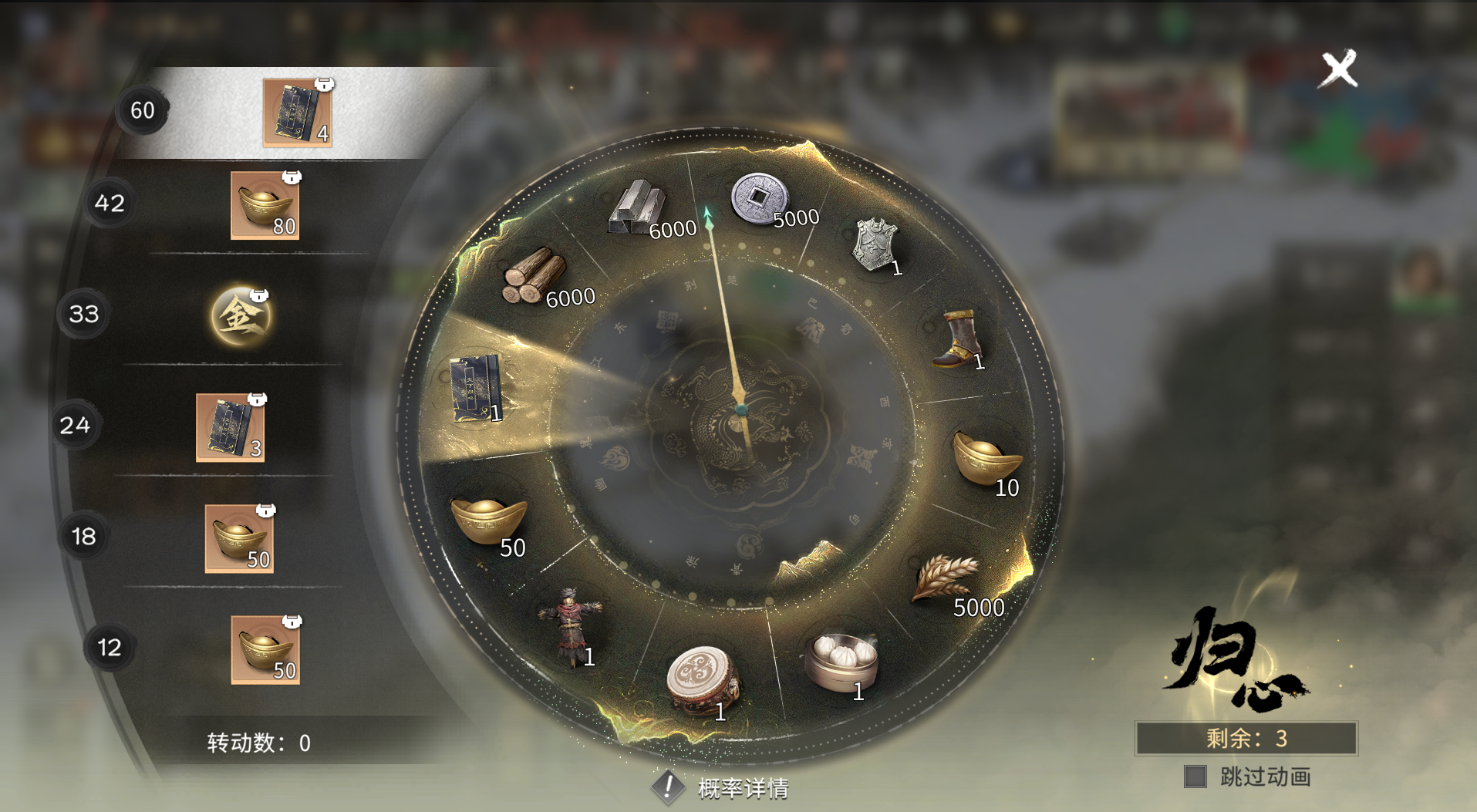The width and height of the screenshot is (1477, 812).
Task: Close the spin wheel screen
Action: point(1338,69)
